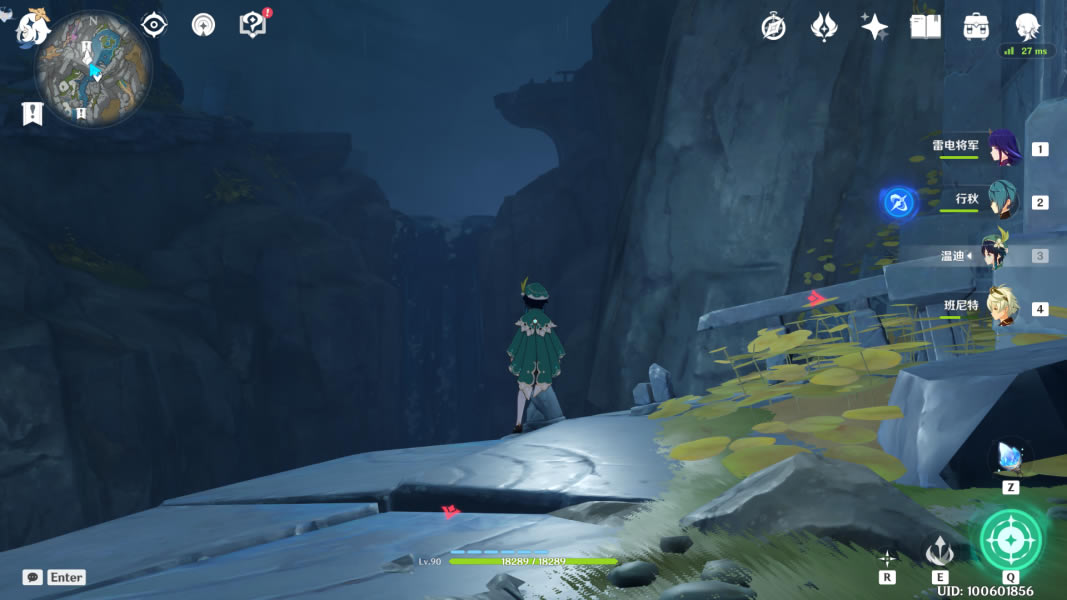Open the backpack inventory
This screenshot has width=1067, height=600.
coord(977,27)
